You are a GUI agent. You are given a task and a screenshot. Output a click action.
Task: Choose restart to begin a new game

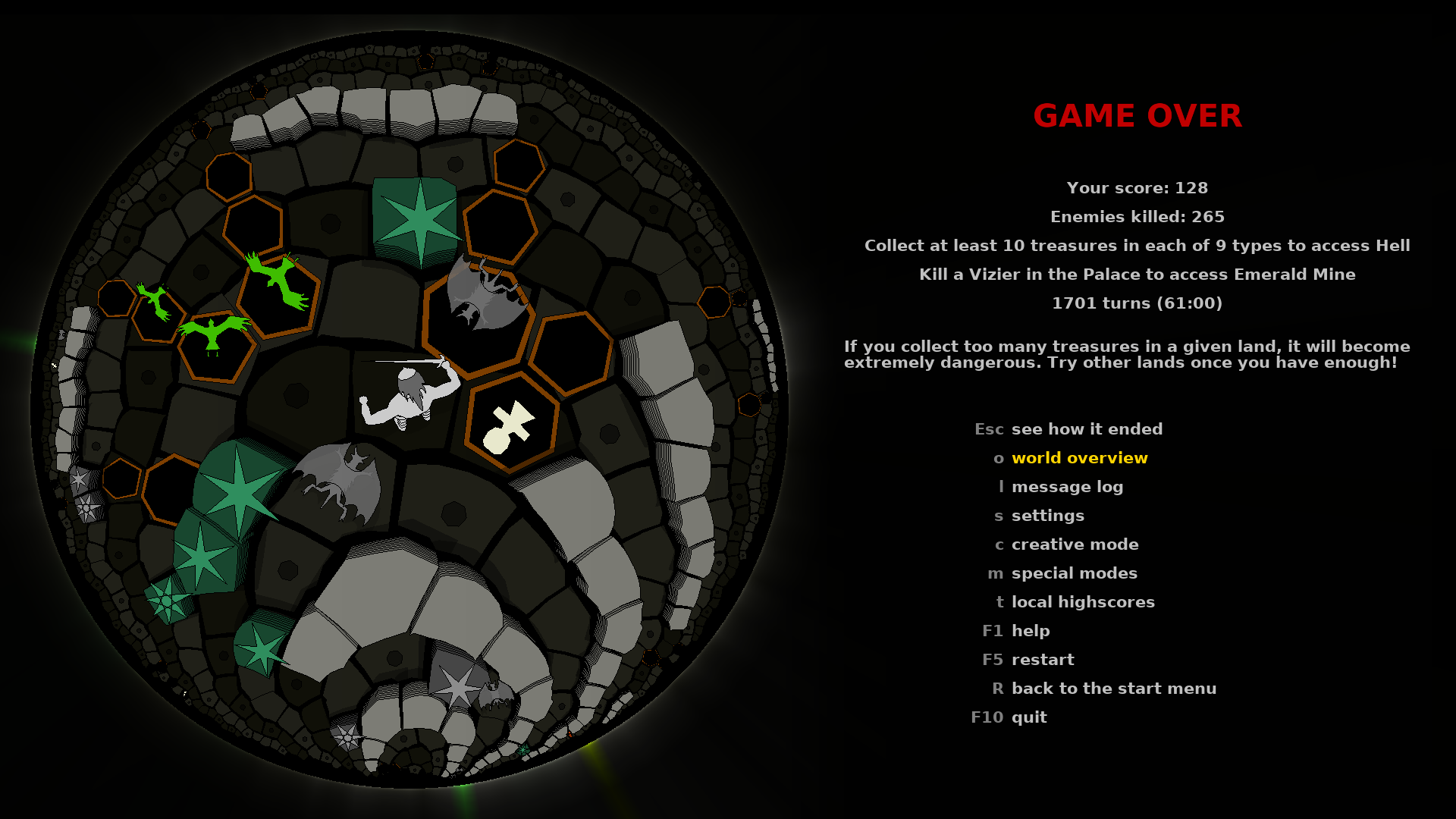1043,659
